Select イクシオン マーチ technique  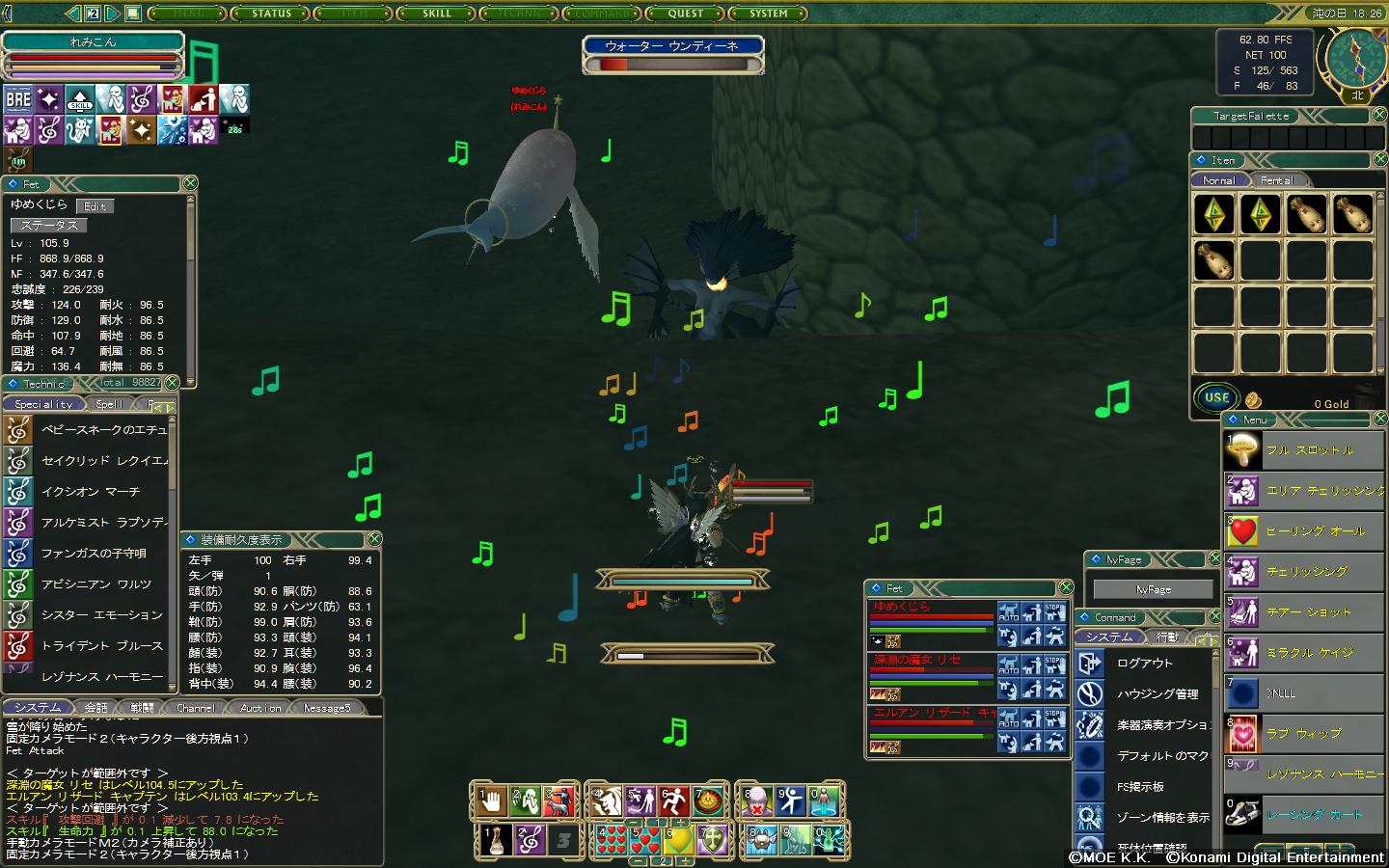(x=90, y=492)
